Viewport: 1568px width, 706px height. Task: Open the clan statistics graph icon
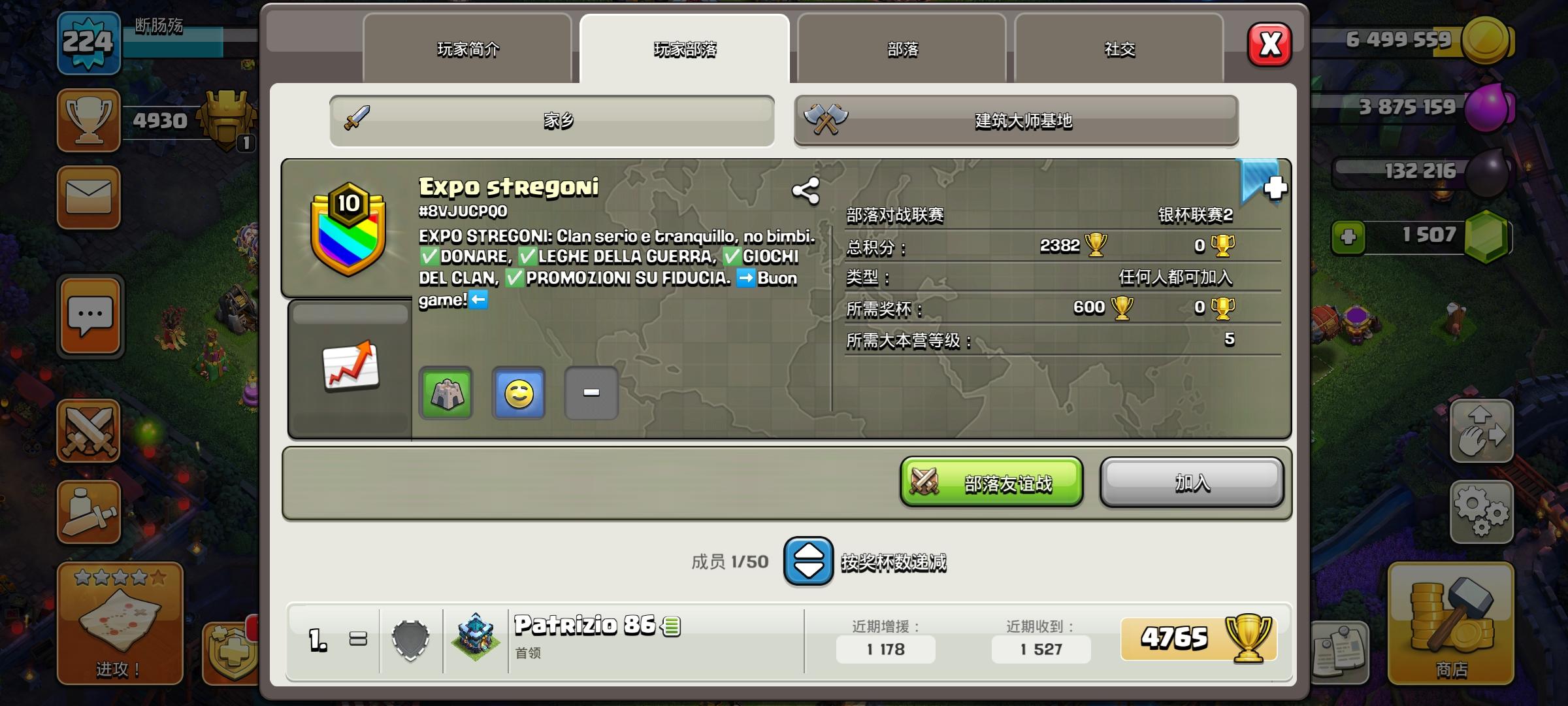pos(350,366)
